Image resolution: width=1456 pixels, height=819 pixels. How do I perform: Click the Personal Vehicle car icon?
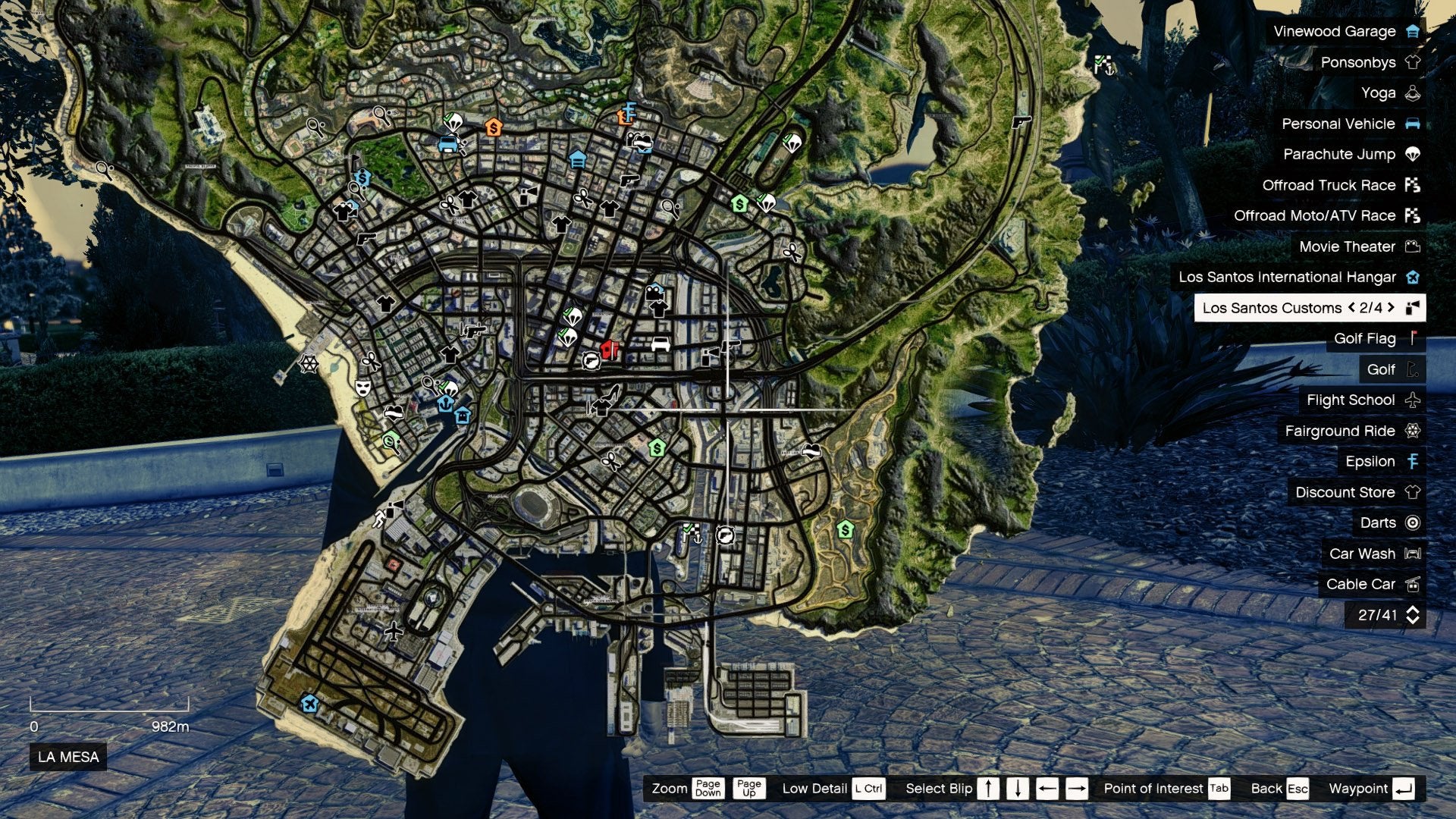[x=1411, y=124]
